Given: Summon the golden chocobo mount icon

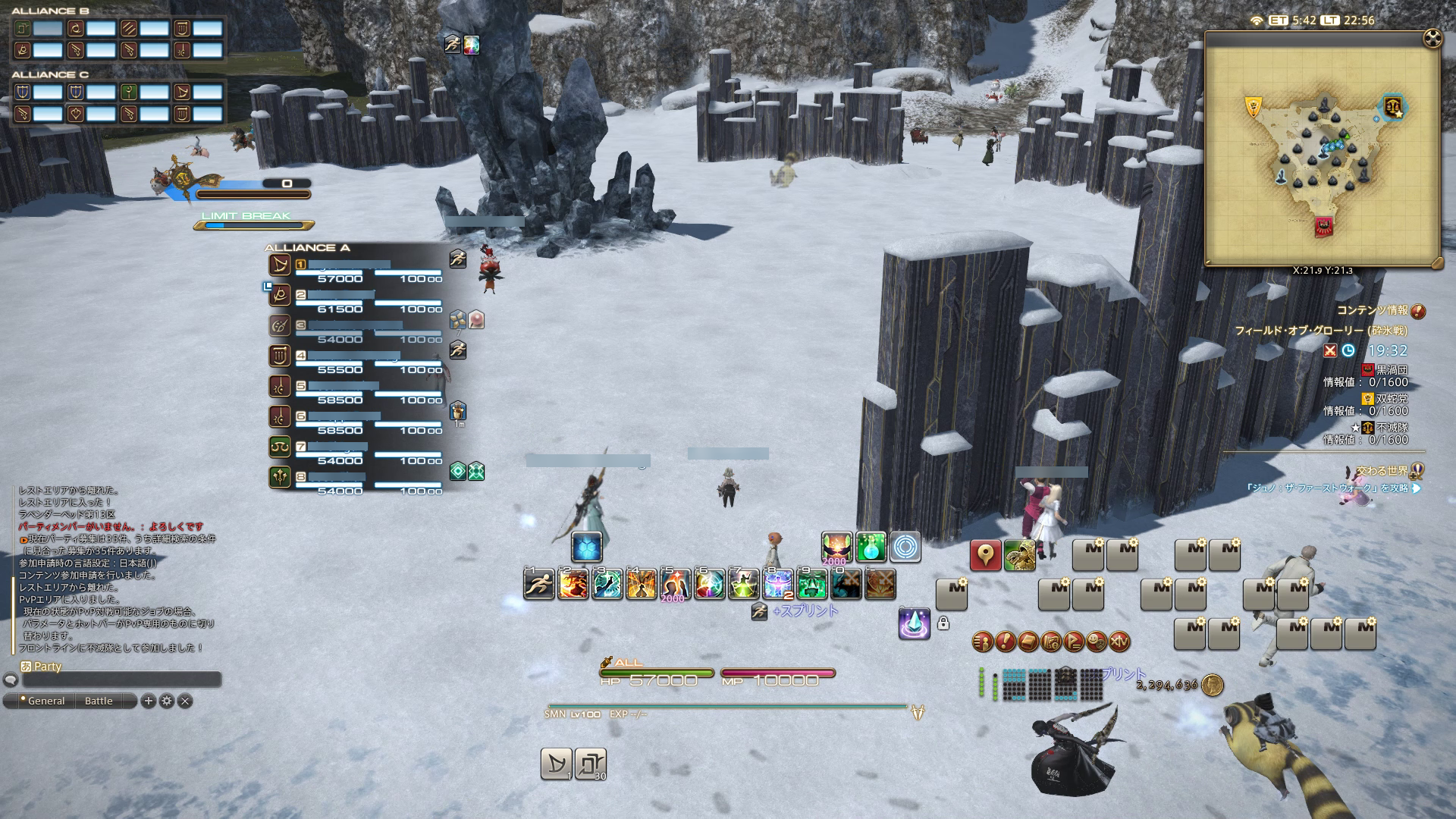Looking at the screenshot, I should [1019, 556].
